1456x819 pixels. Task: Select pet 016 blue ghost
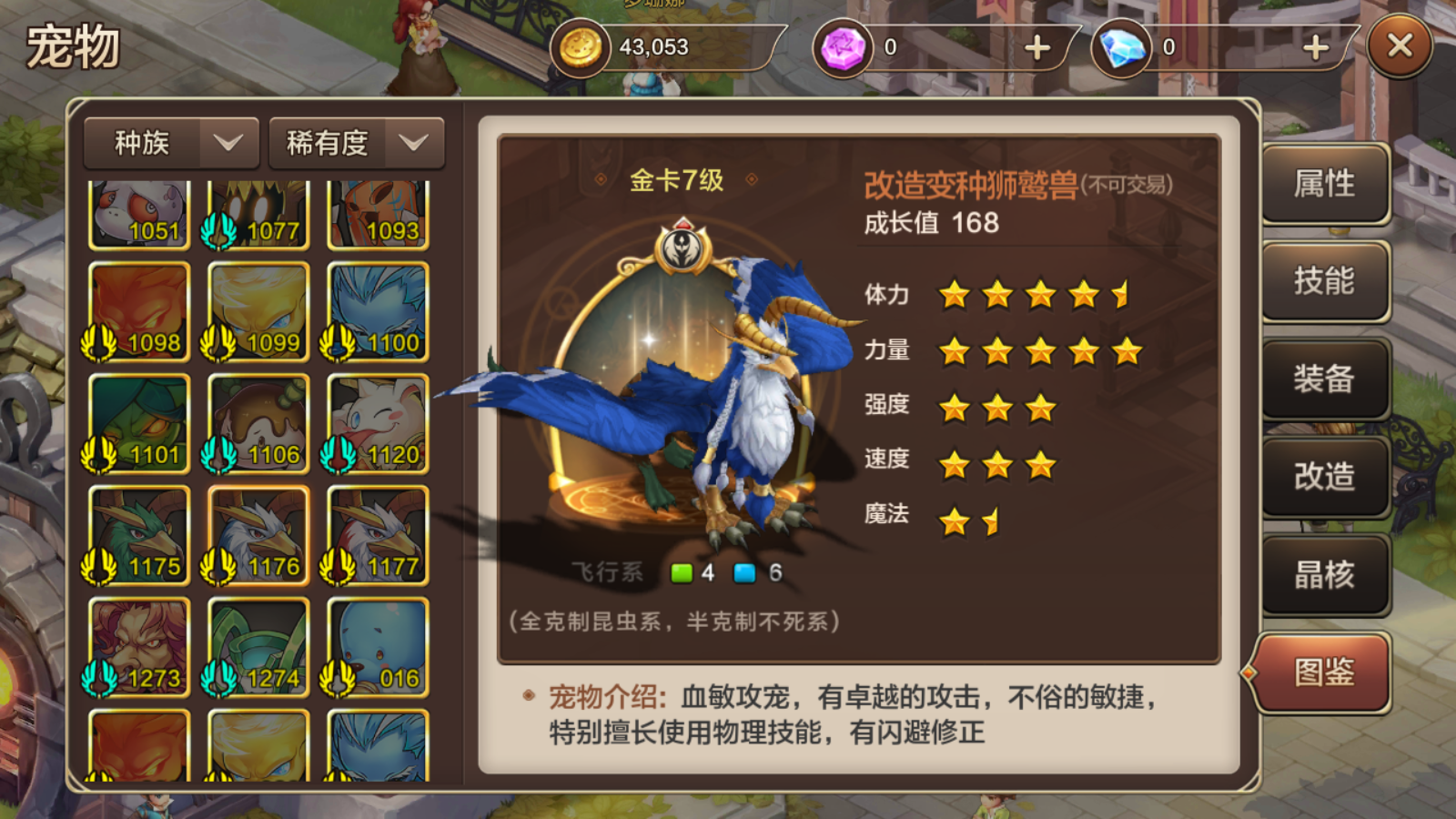(x=378, y=647)
